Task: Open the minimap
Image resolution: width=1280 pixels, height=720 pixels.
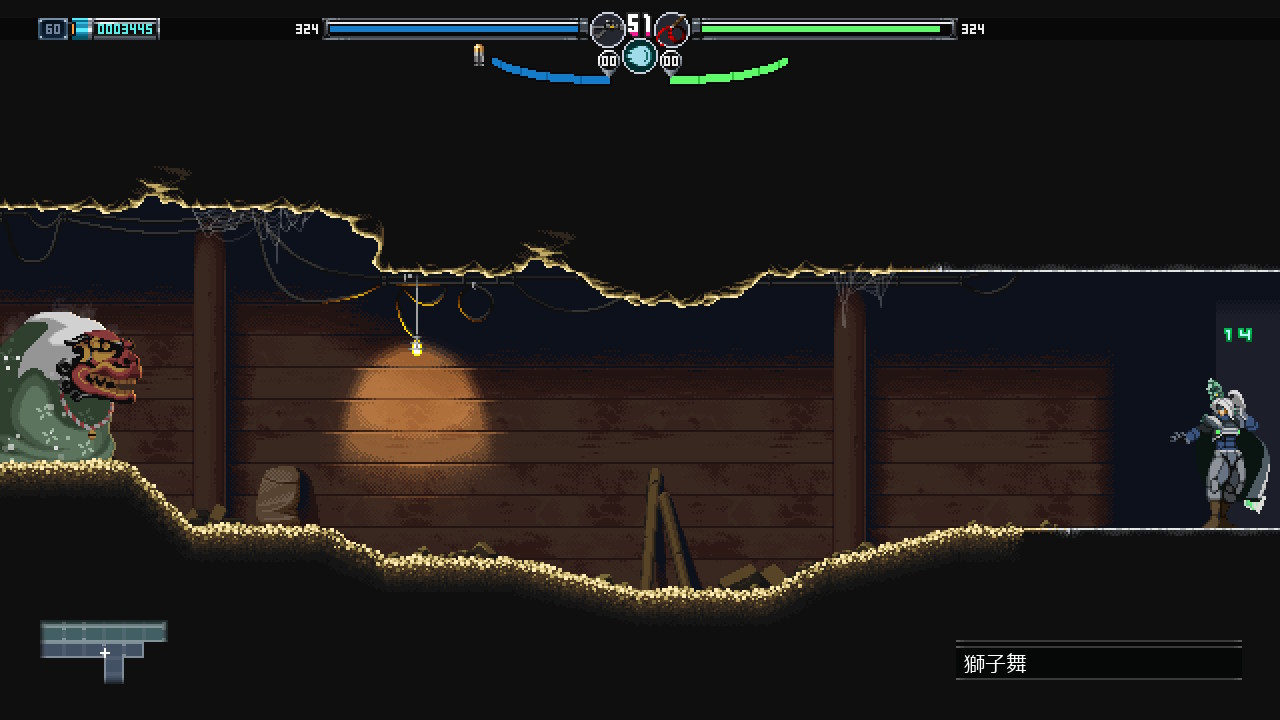Action: point(104,650)
